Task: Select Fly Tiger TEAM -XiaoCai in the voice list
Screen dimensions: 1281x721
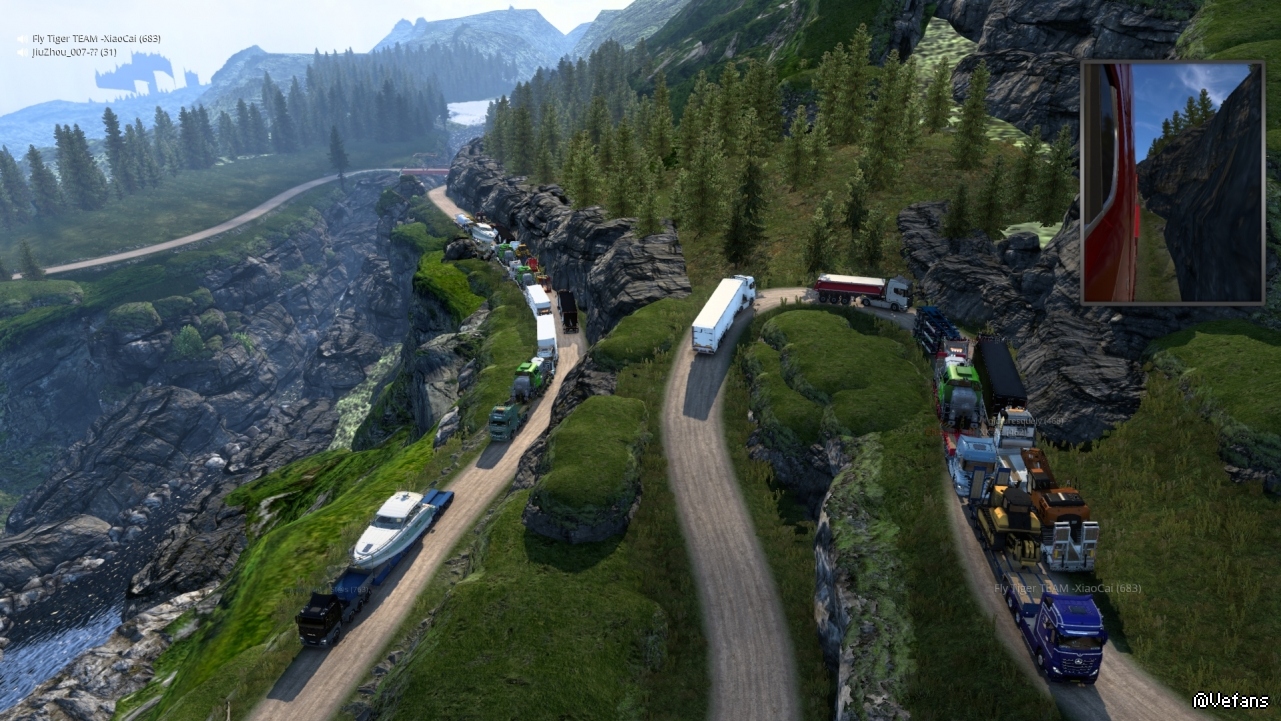Action: 95,39
